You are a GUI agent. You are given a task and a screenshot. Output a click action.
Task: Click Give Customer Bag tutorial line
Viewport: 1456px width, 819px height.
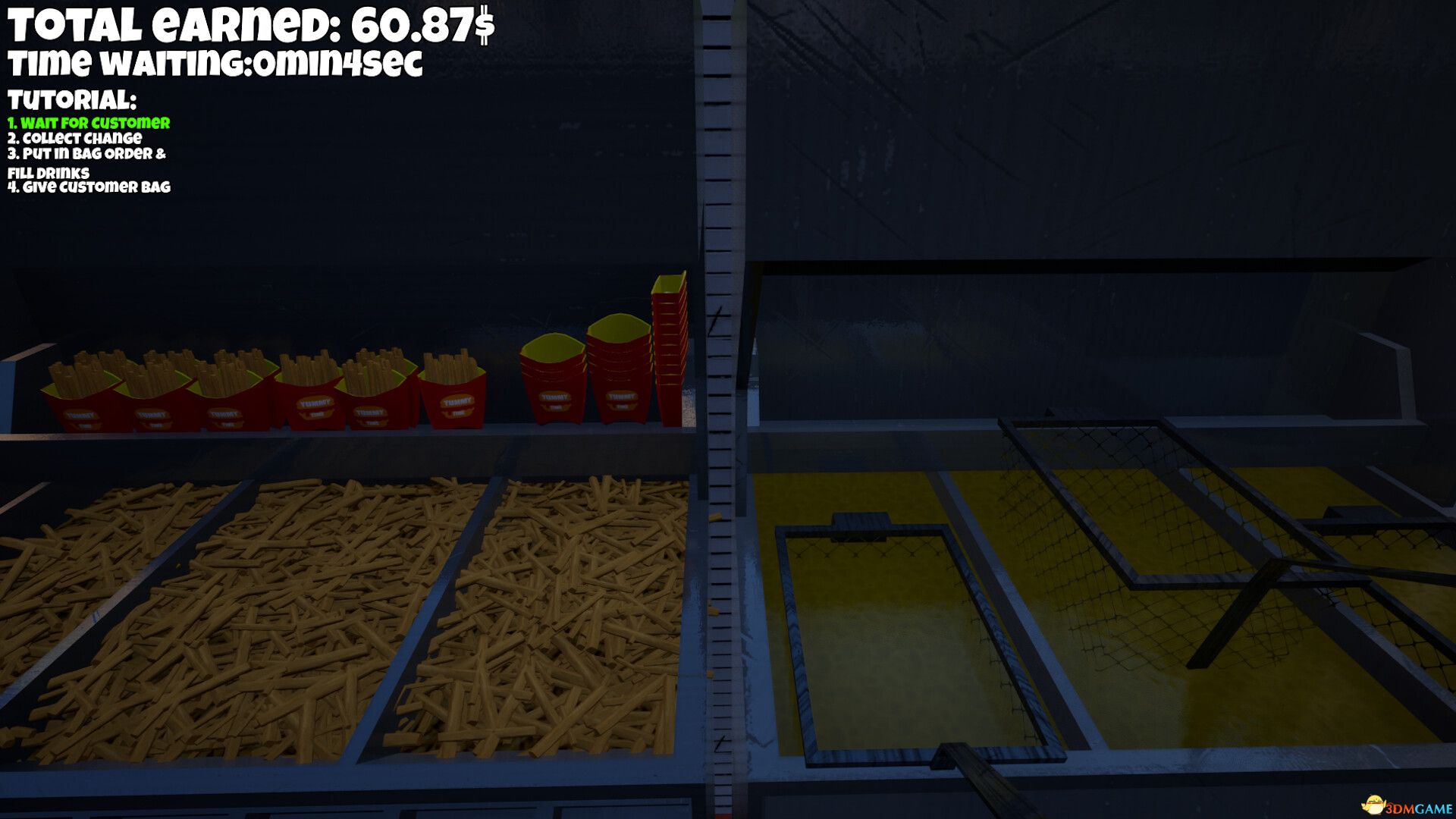[x=89, y=187]
